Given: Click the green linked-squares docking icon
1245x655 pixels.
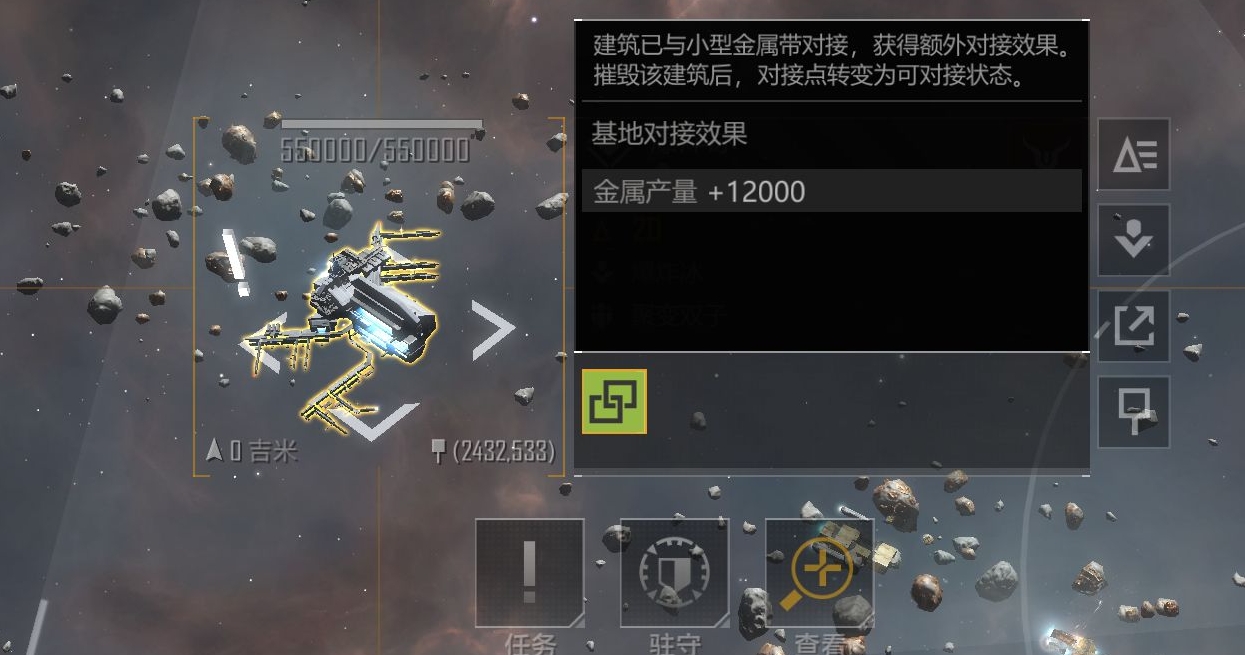Looking at the screenshot, I should (614, 402).
